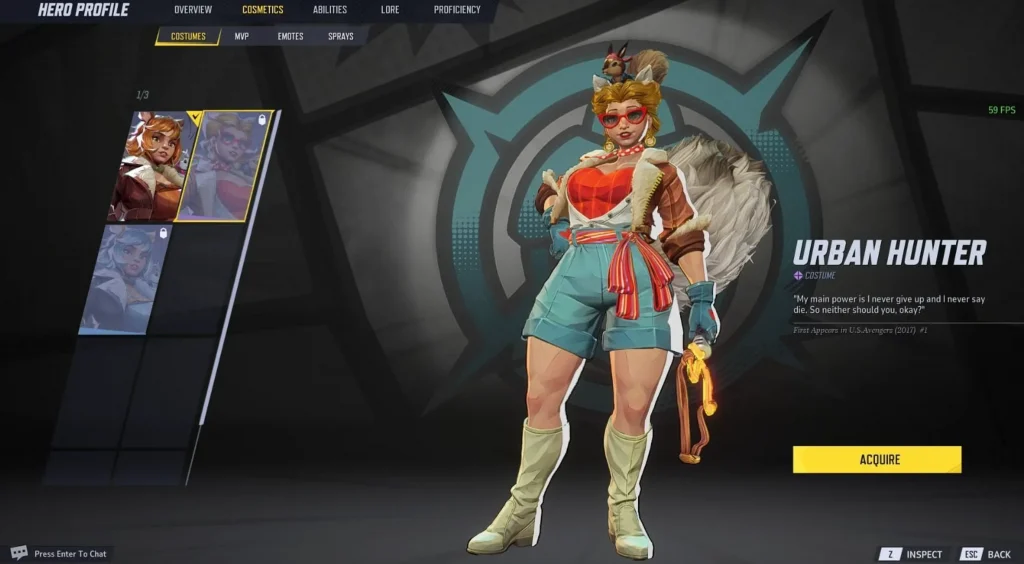Inspect the costume

point(911,554)
